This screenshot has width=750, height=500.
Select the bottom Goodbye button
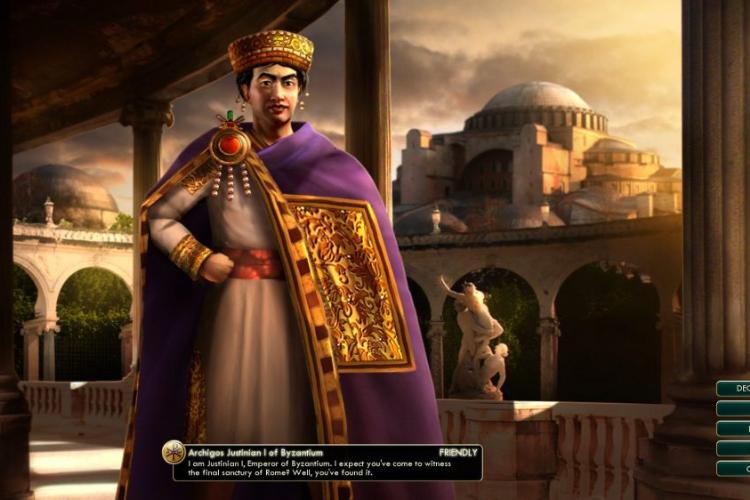pos(734,468)
